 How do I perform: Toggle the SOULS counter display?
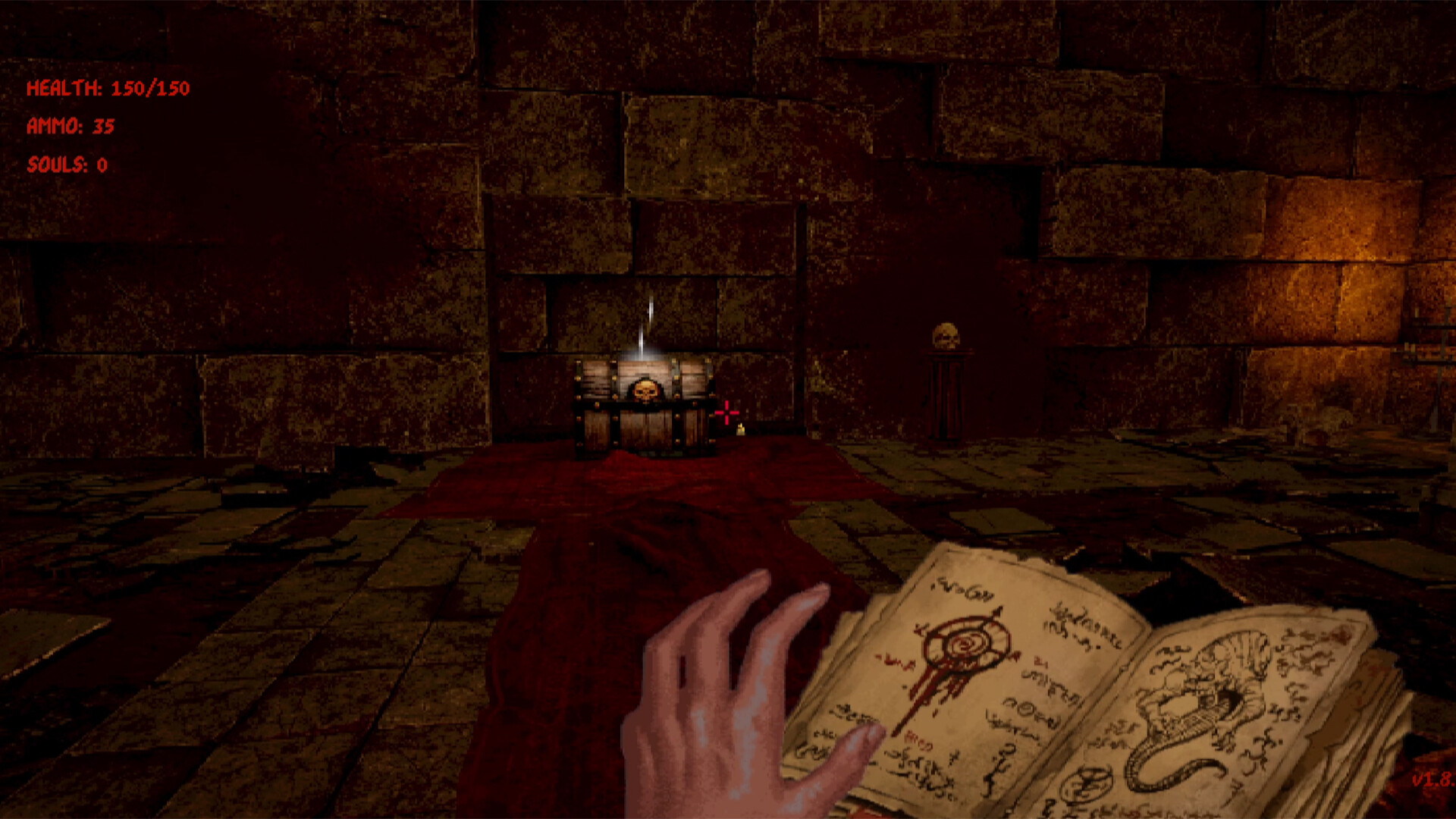(x=67, y=166)
